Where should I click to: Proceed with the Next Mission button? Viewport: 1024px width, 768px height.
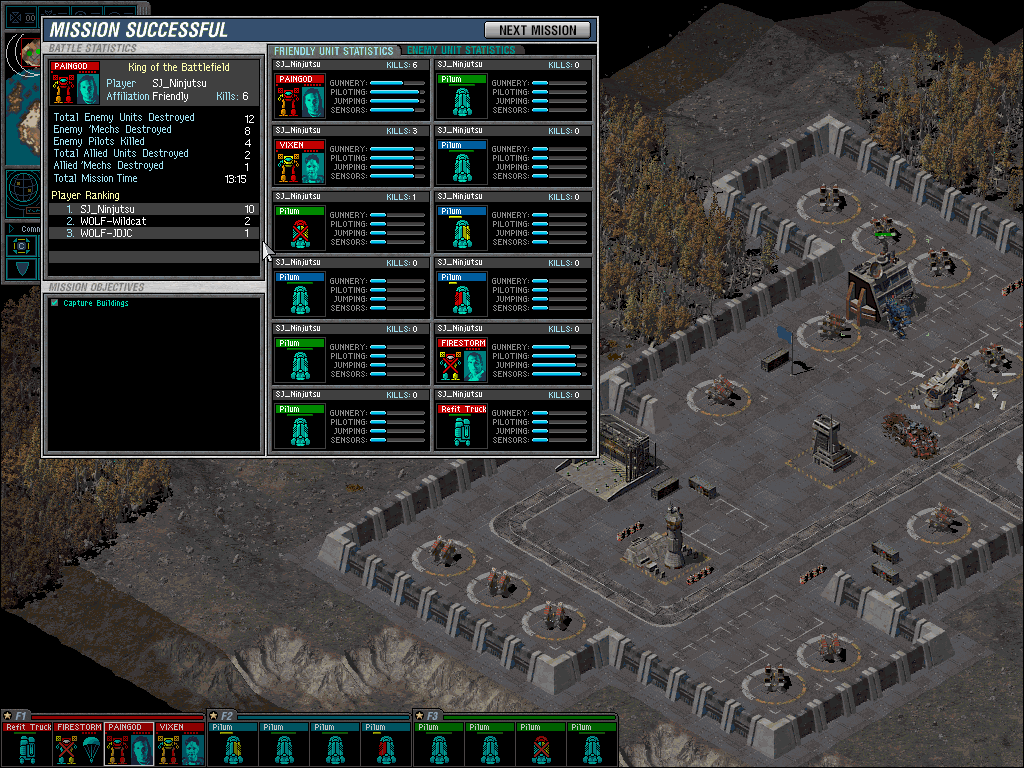(x=537, y=30)
